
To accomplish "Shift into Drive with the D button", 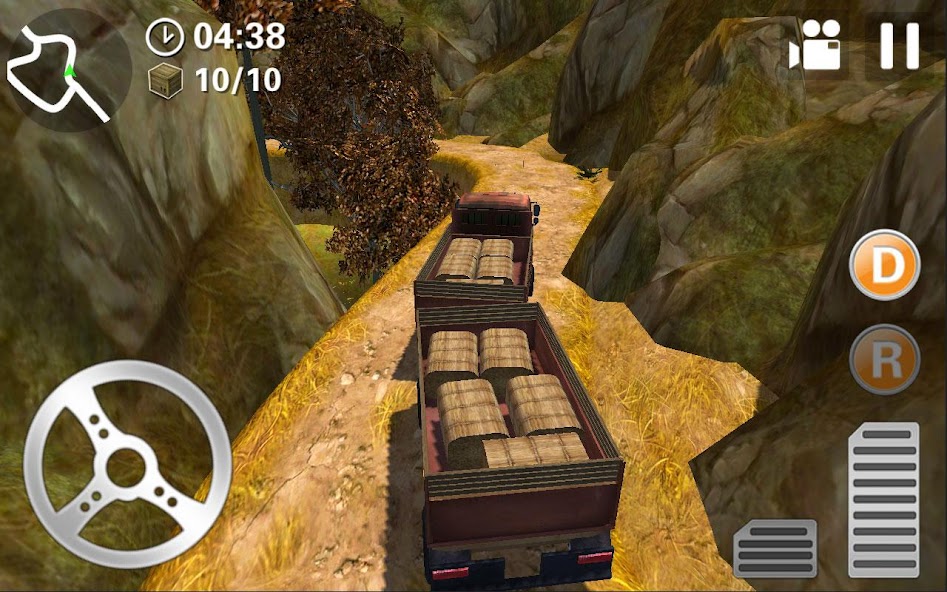I will (x=884, y=265).
